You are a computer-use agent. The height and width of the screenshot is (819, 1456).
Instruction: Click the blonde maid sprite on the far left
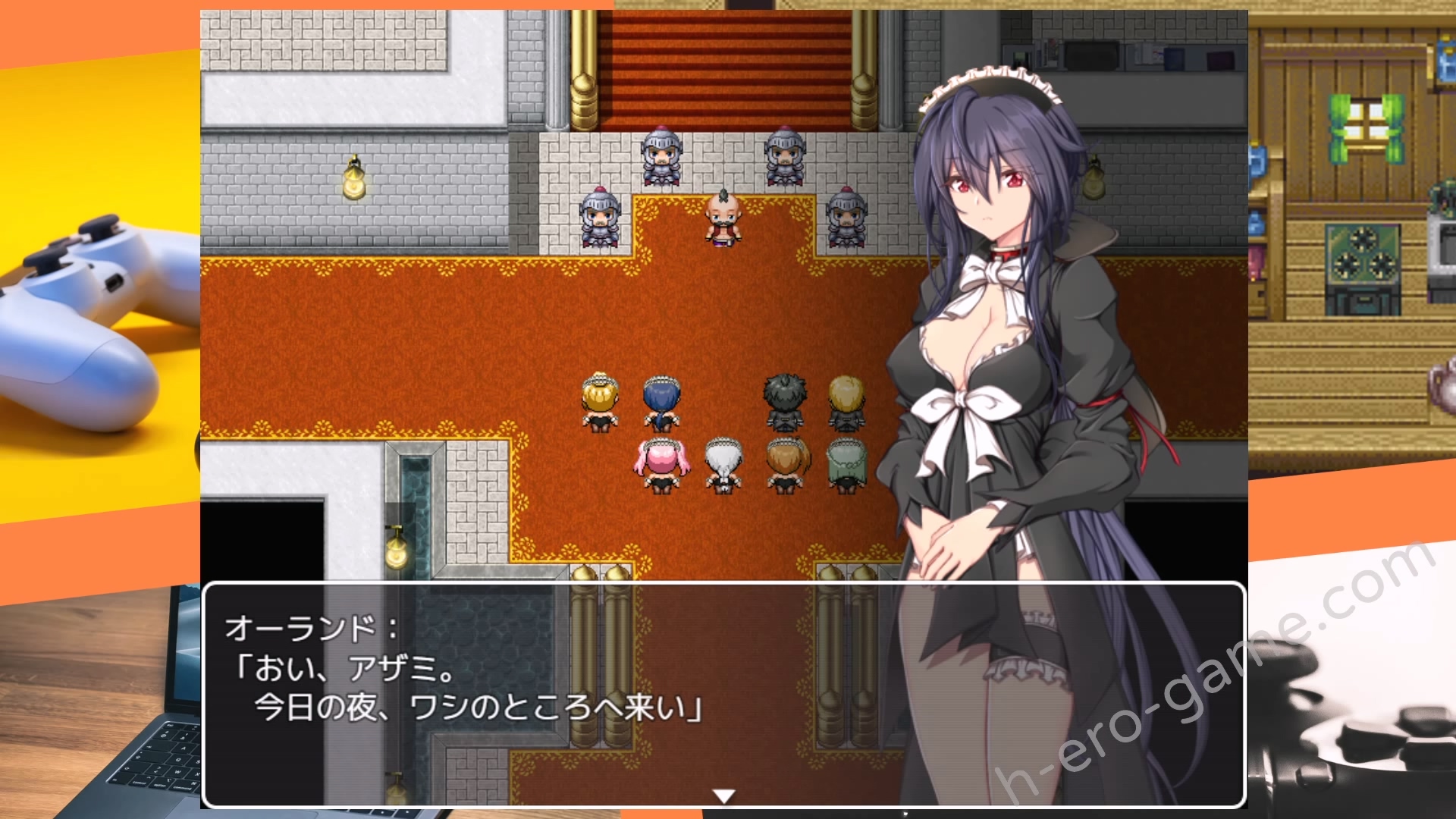point(599,402)
